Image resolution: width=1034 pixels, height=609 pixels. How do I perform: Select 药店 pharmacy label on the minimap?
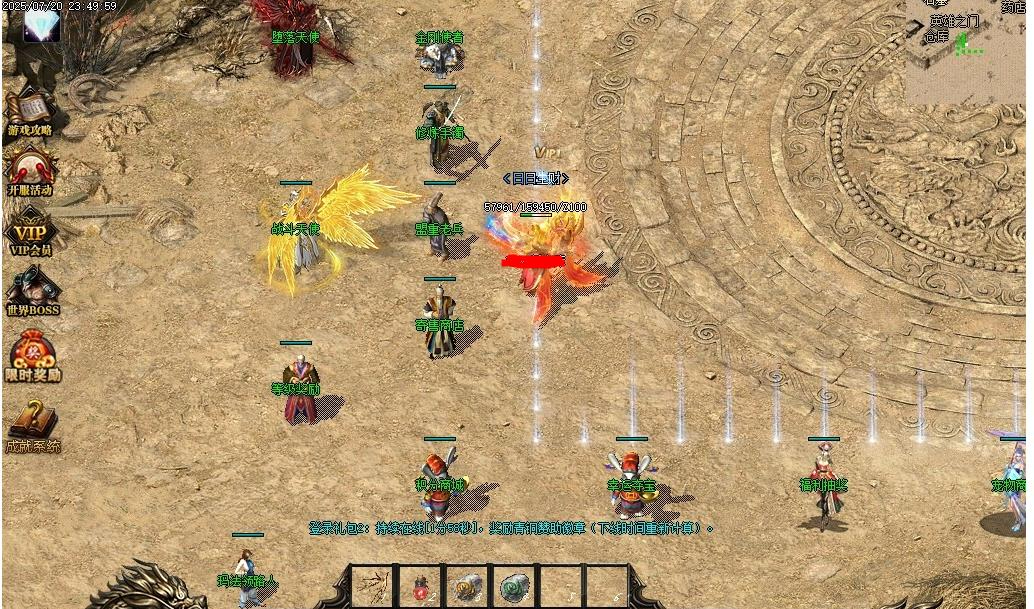1013,5
